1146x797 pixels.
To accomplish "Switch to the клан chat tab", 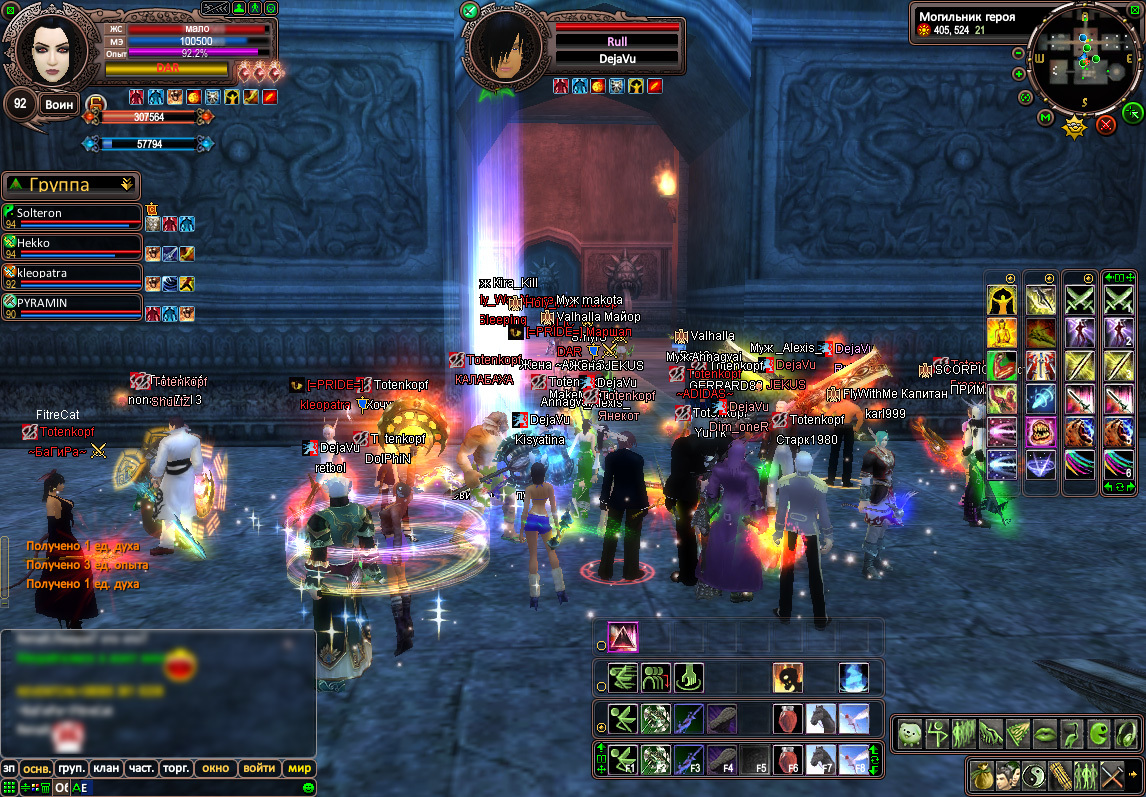I will (x=105, y=768).
